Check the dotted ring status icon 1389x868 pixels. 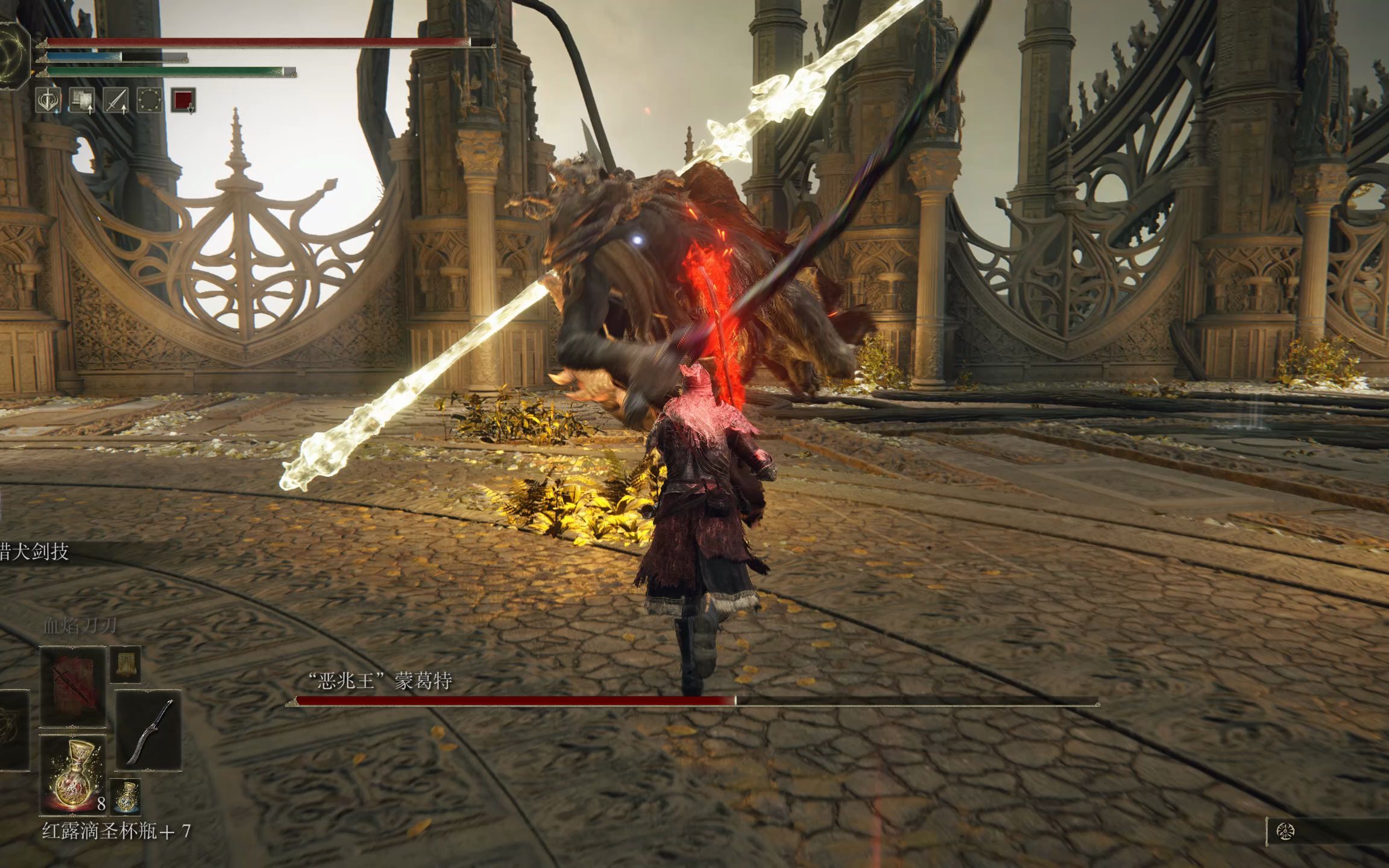click(150, 100)
